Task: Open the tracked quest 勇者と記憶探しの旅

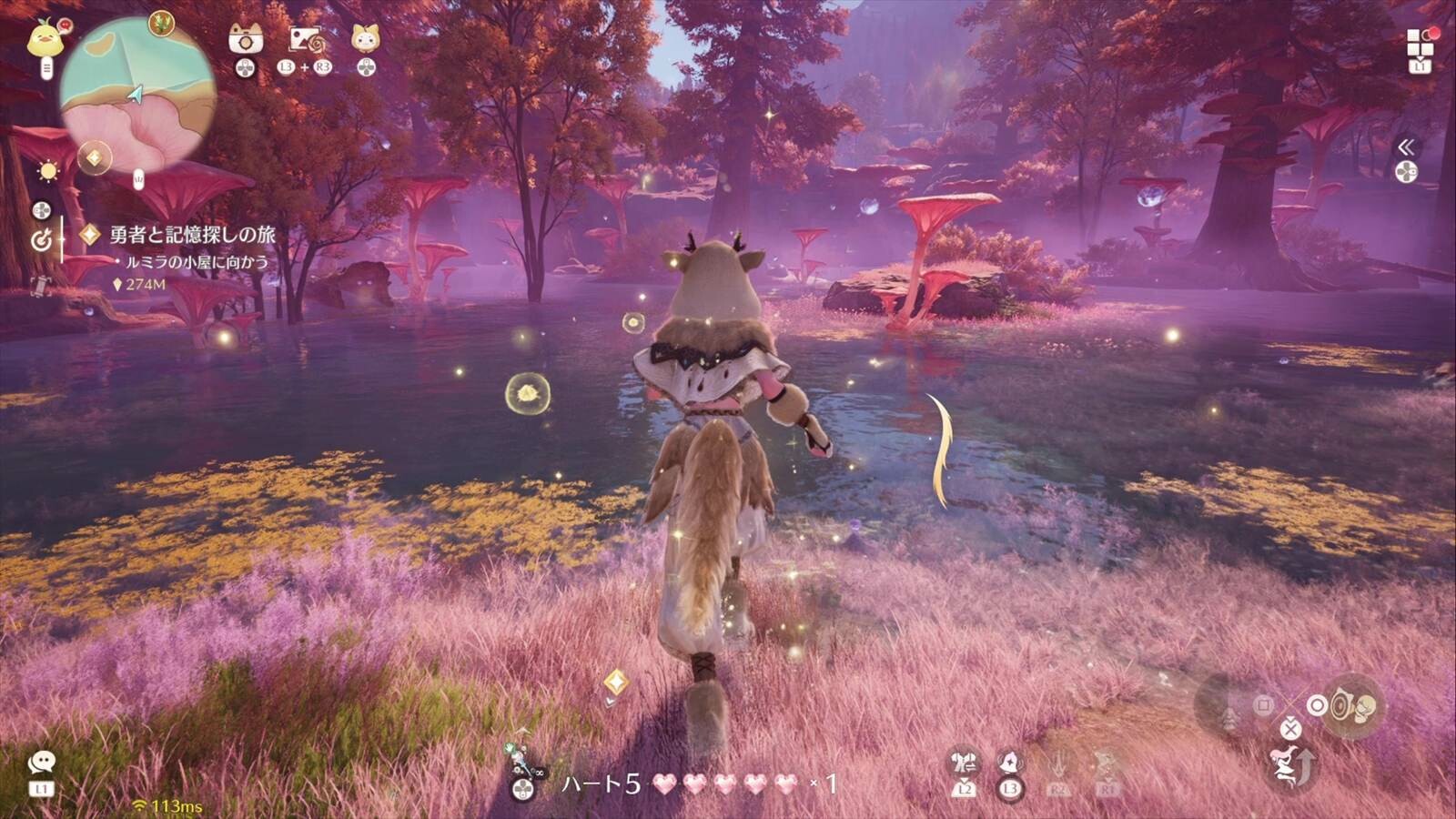Action: point(192,235)
